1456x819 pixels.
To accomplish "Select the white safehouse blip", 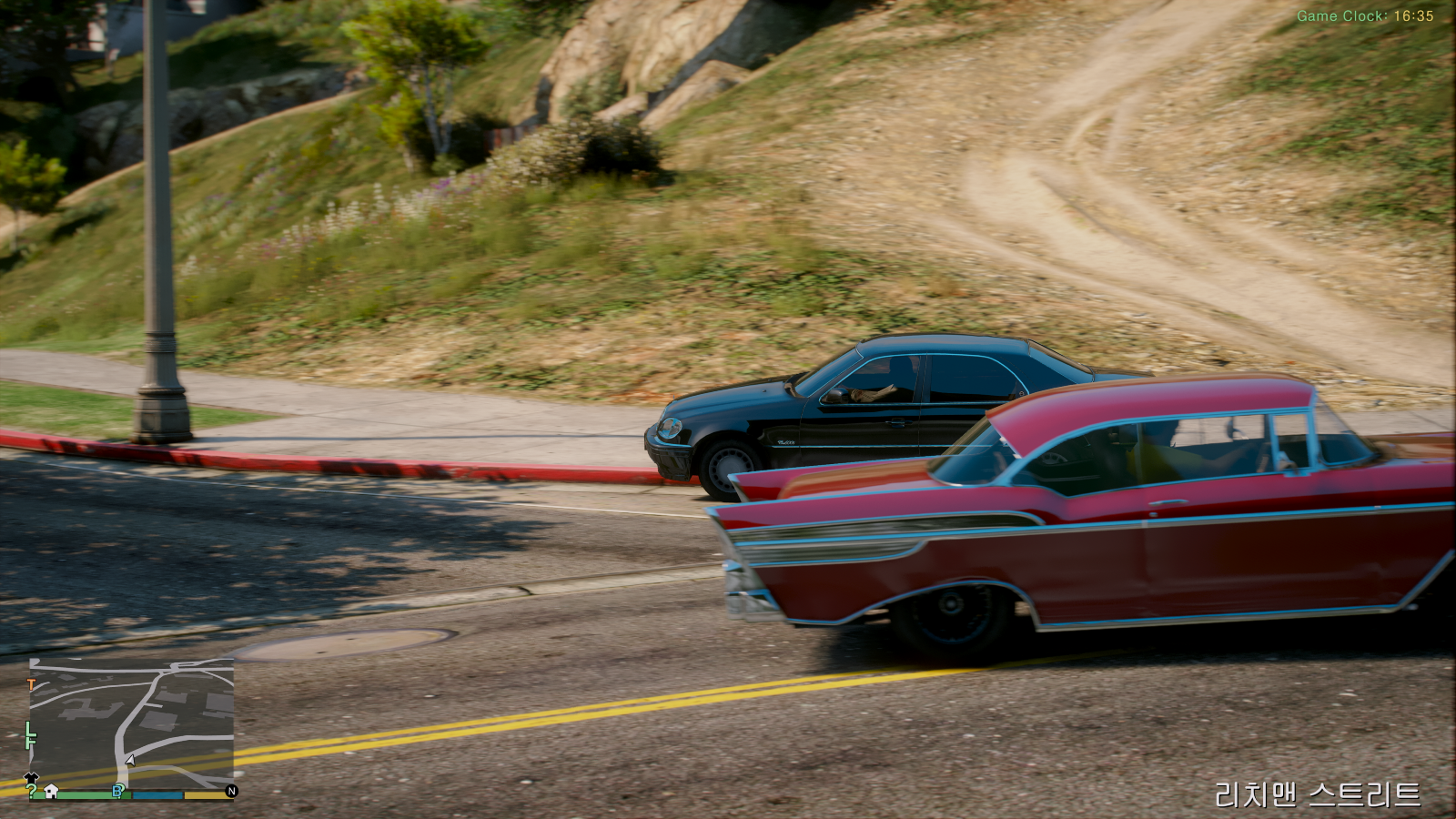I will point(52,792).
